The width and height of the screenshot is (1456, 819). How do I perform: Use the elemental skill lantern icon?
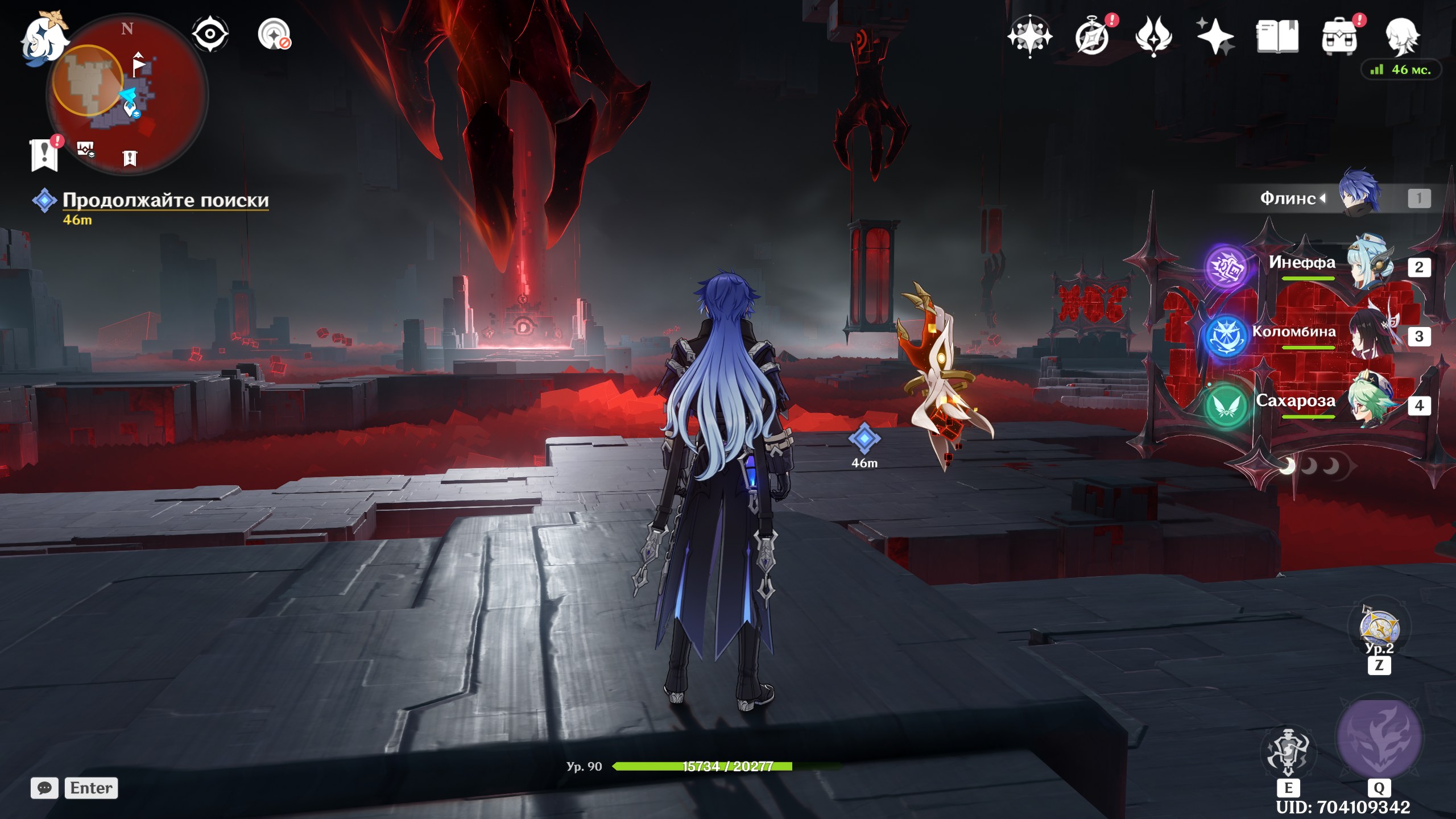[x=1288, y=752]
